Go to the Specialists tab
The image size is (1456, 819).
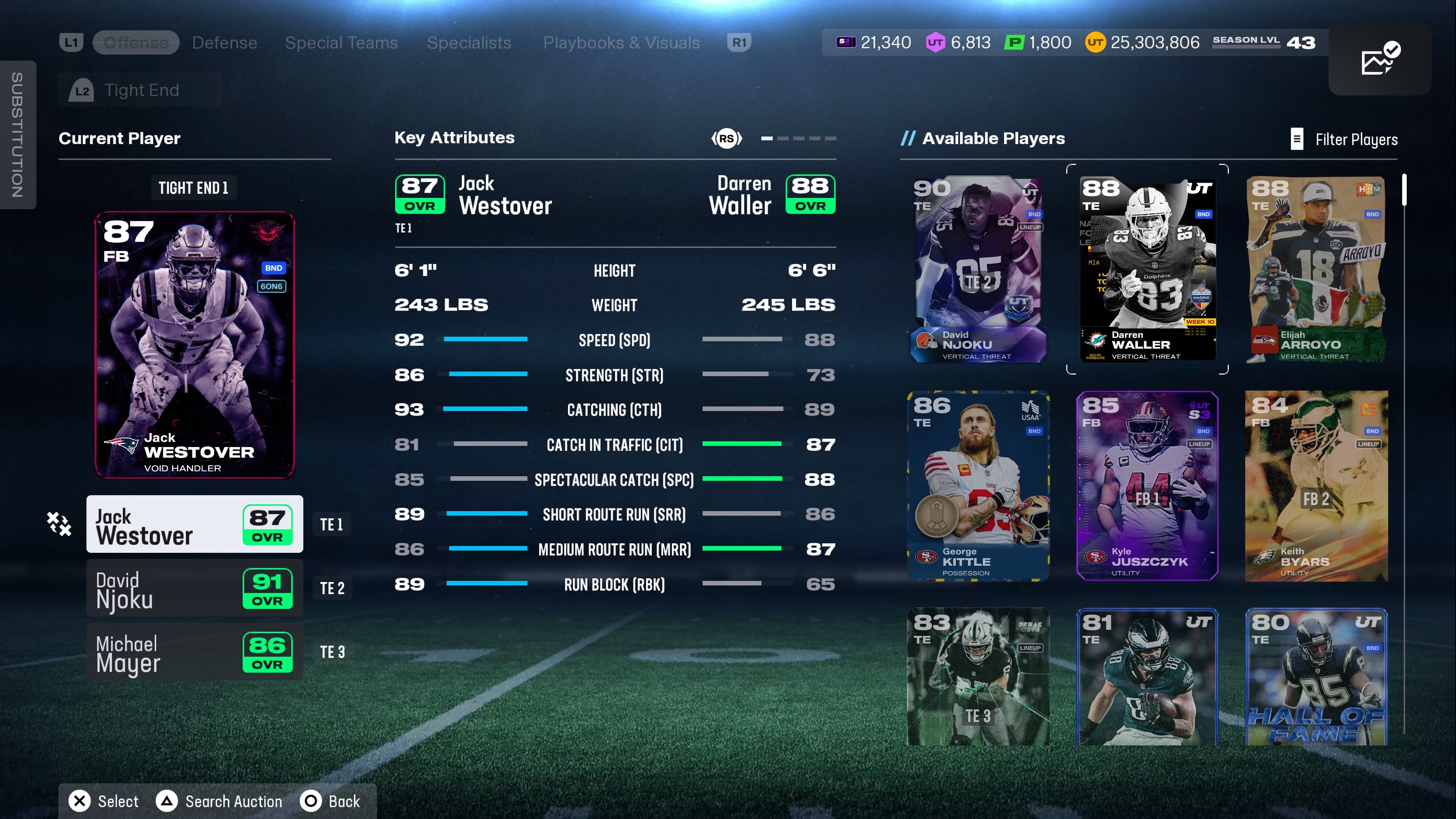469,42
